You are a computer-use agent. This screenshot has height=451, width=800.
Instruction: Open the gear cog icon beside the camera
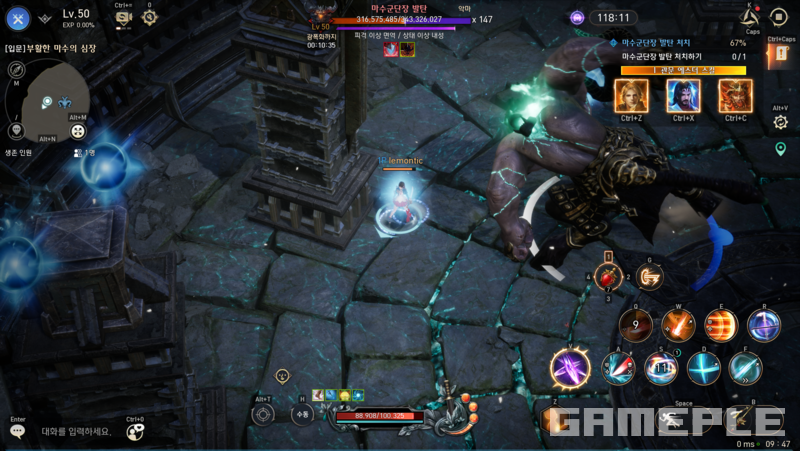coord(150,17)
